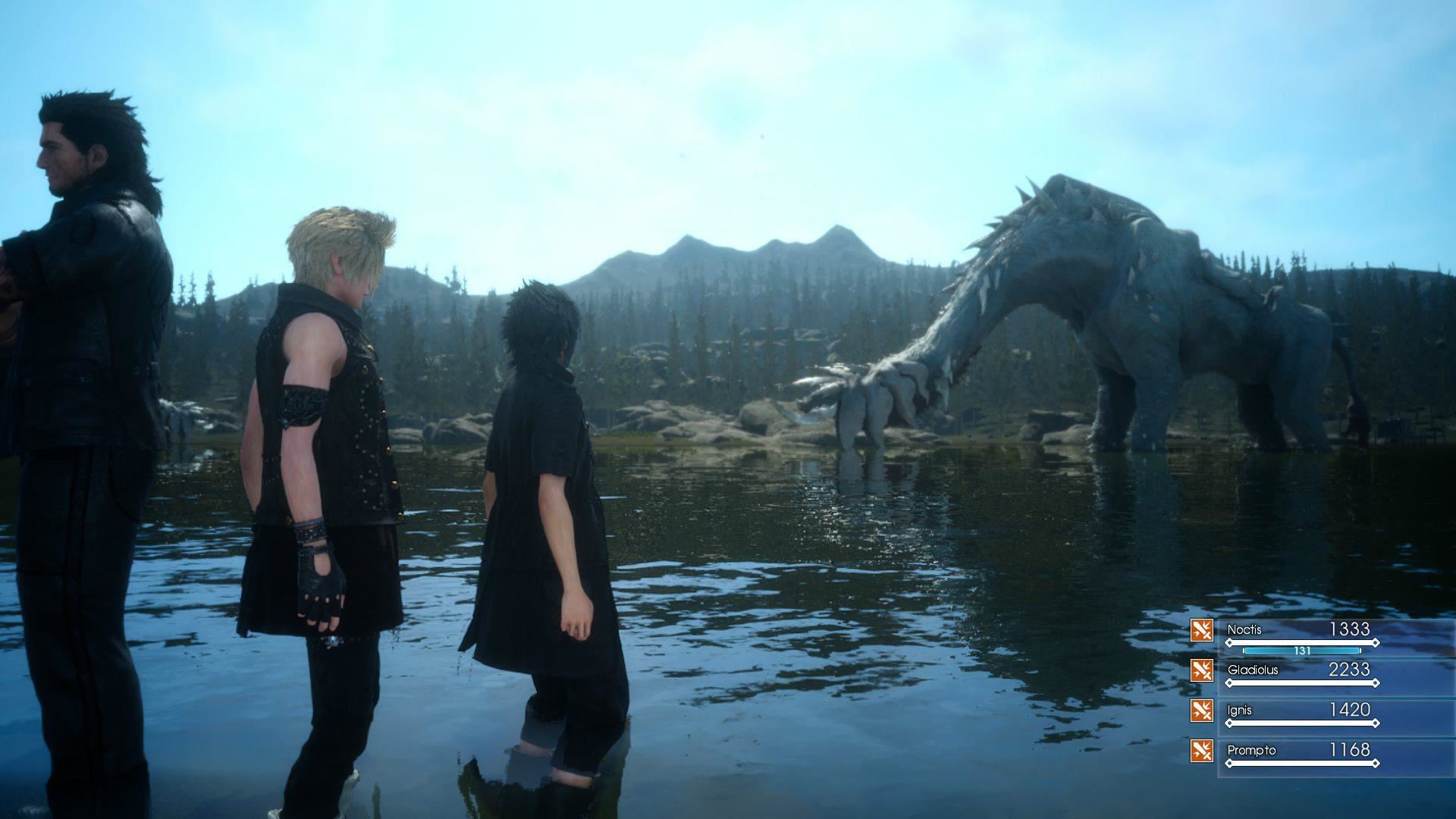Click Prompto's crossed-swords icon
The height and width of the screenshot is (819, 1456).
click(1201, 752)
